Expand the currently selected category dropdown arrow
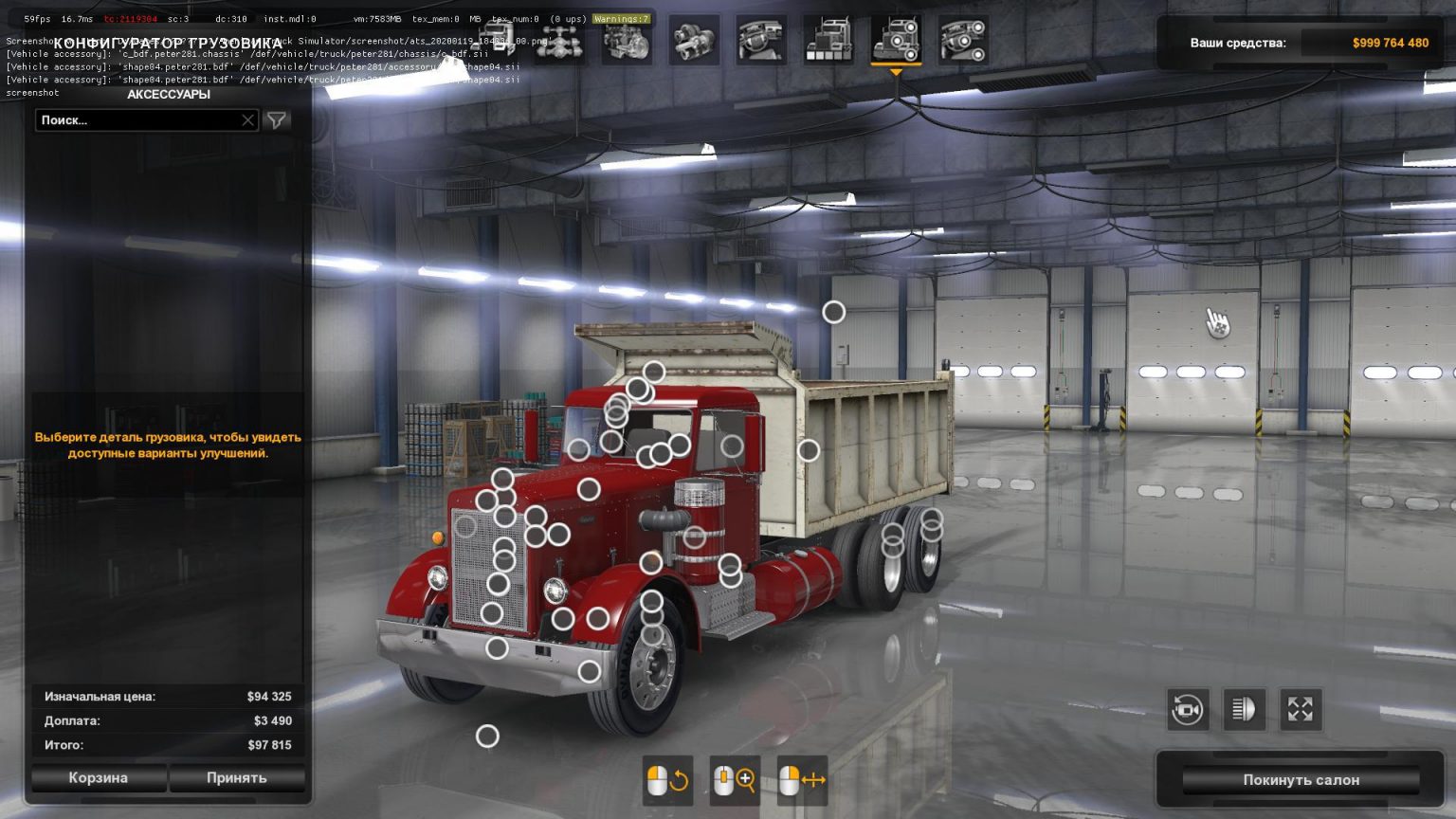The height and width of the screenshot is (819, 1456). point(896,71)
